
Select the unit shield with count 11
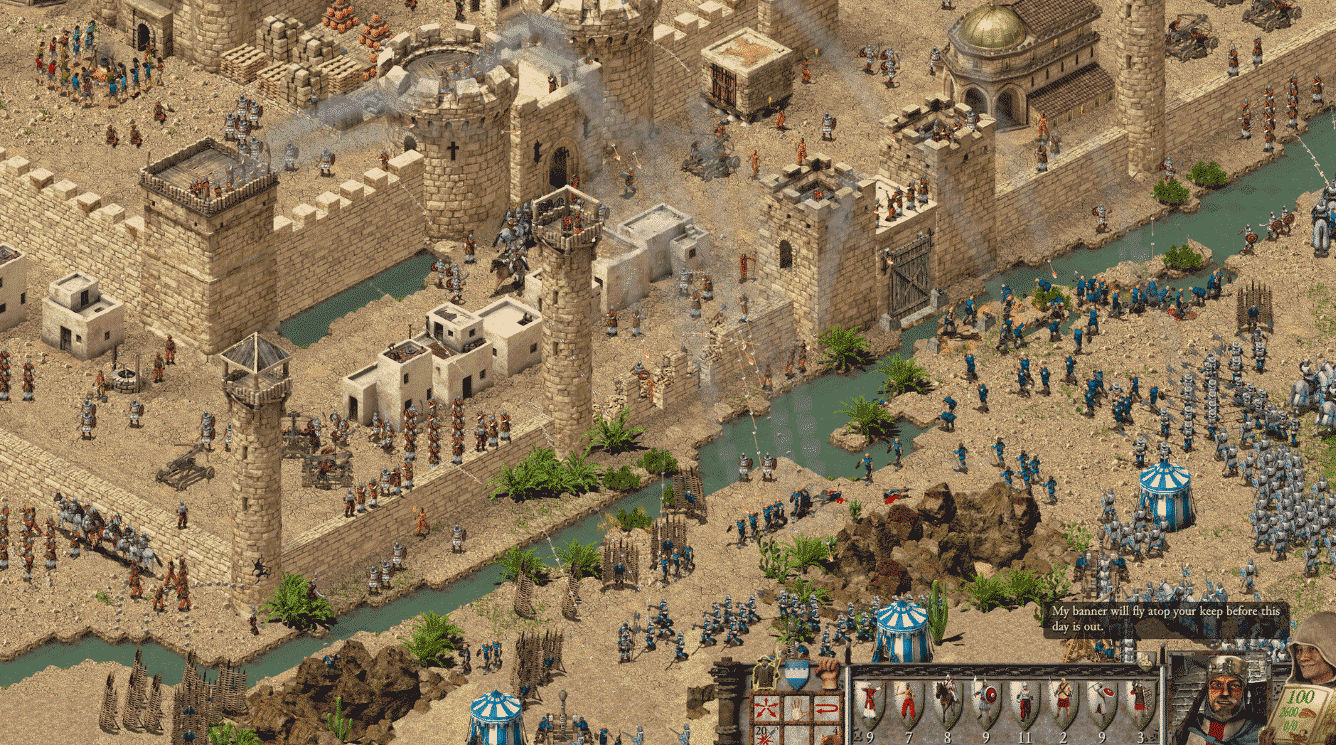[x=1023, y=702]
